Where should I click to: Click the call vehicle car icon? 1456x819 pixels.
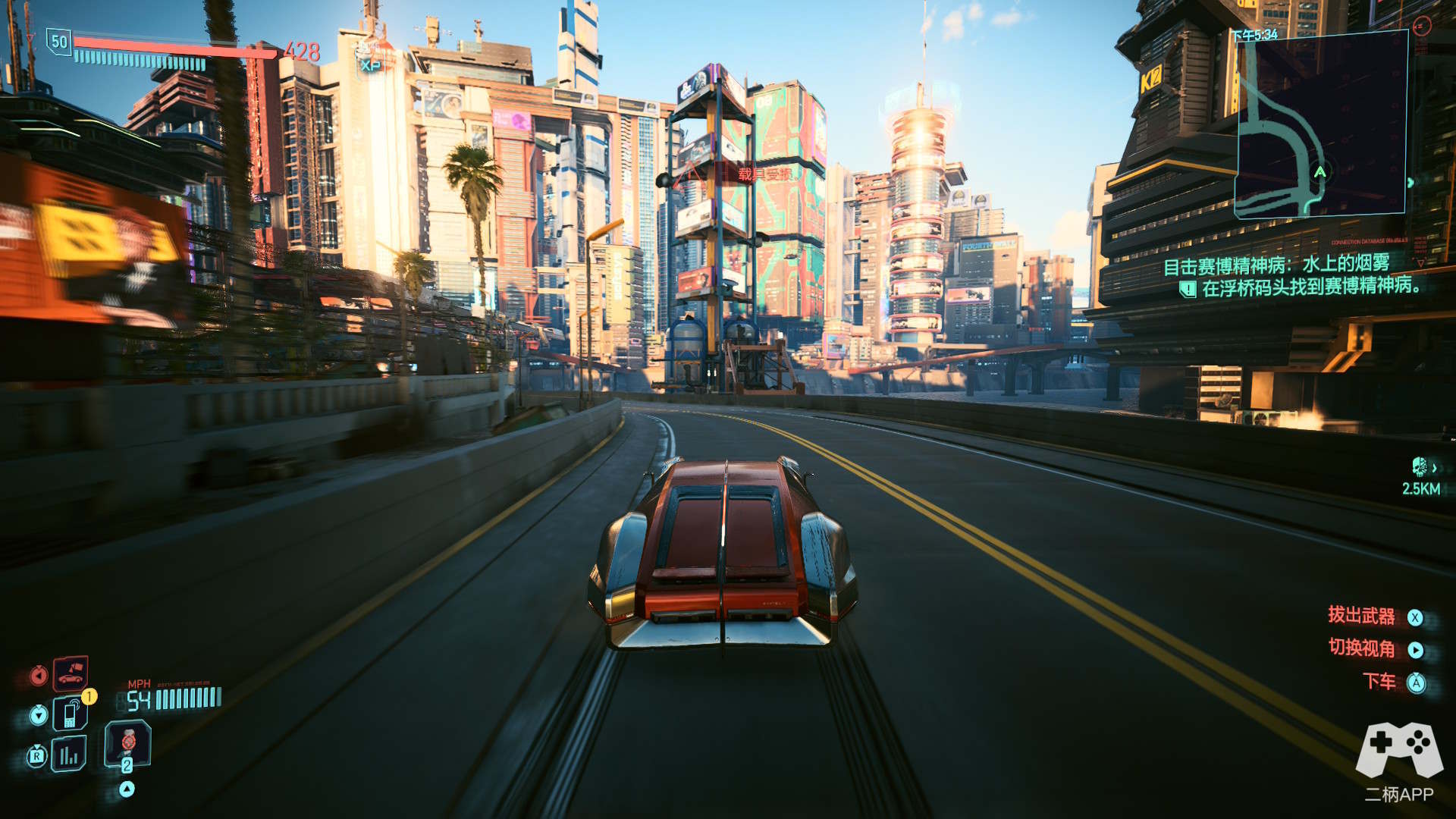pyautogui.click(x=71, y=673)
